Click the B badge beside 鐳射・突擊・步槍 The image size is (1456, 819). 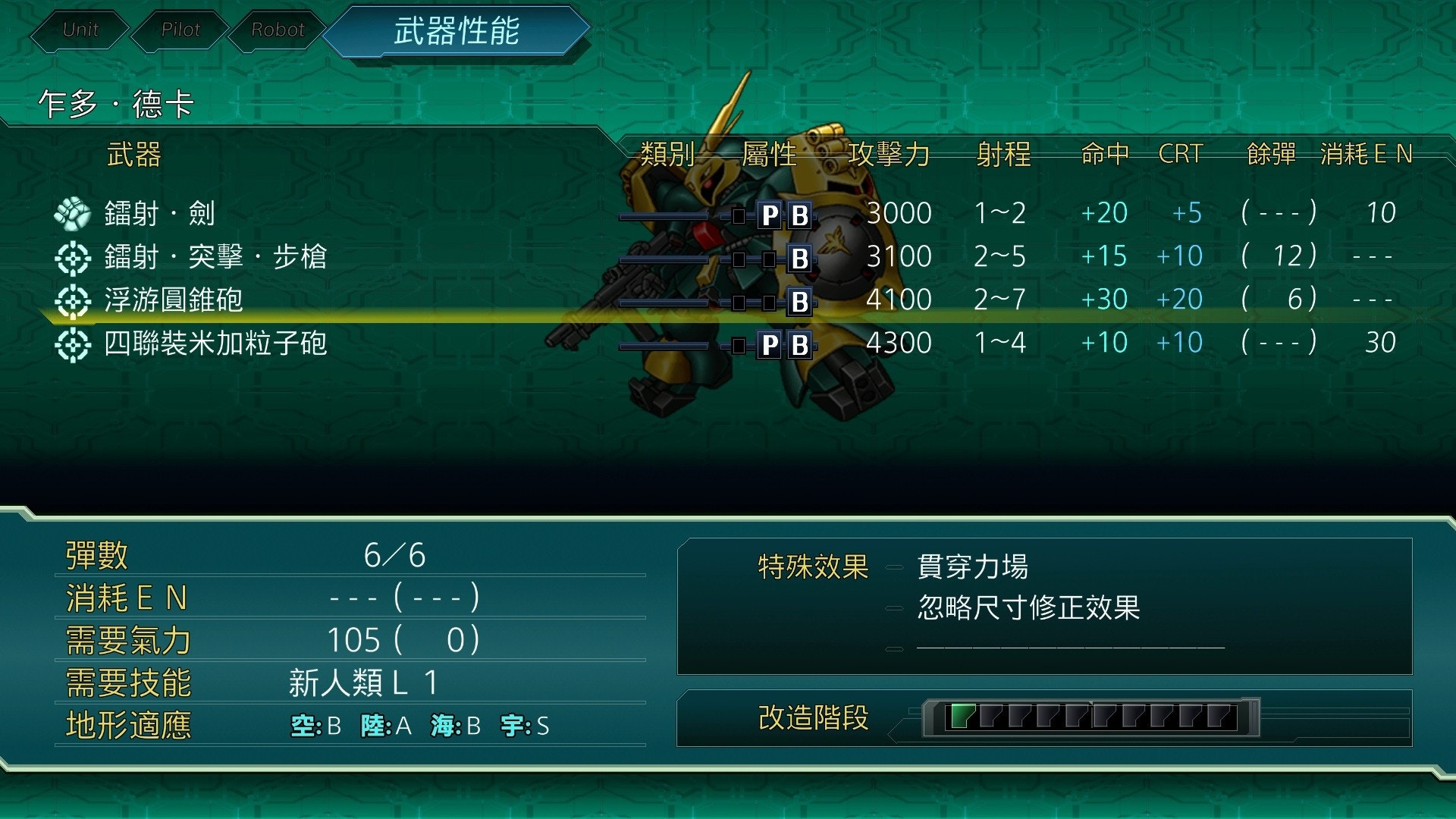click(798, 256)
